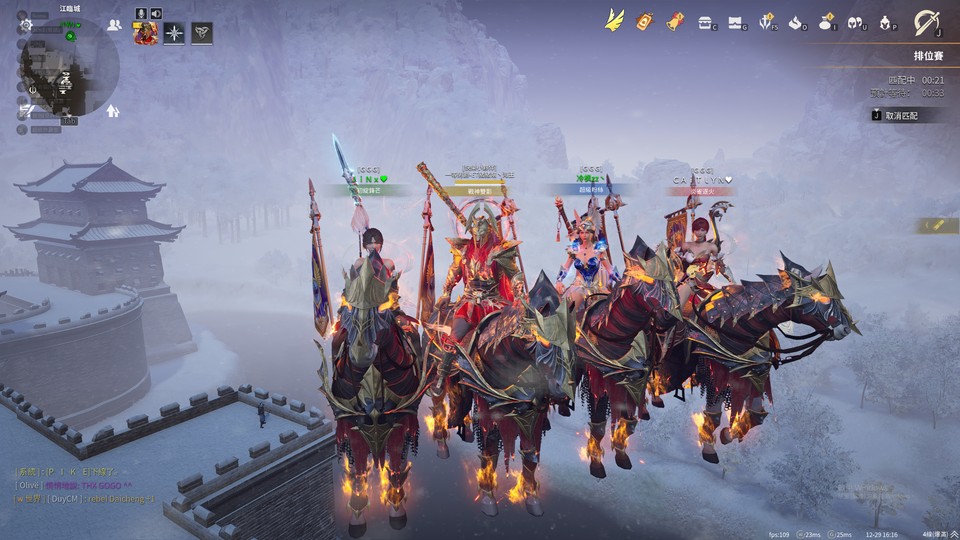Image resolution: width=960 pixels, height=540 pixels.
Task: Toggle the speaker sound icon
Action: pos(156,14)
